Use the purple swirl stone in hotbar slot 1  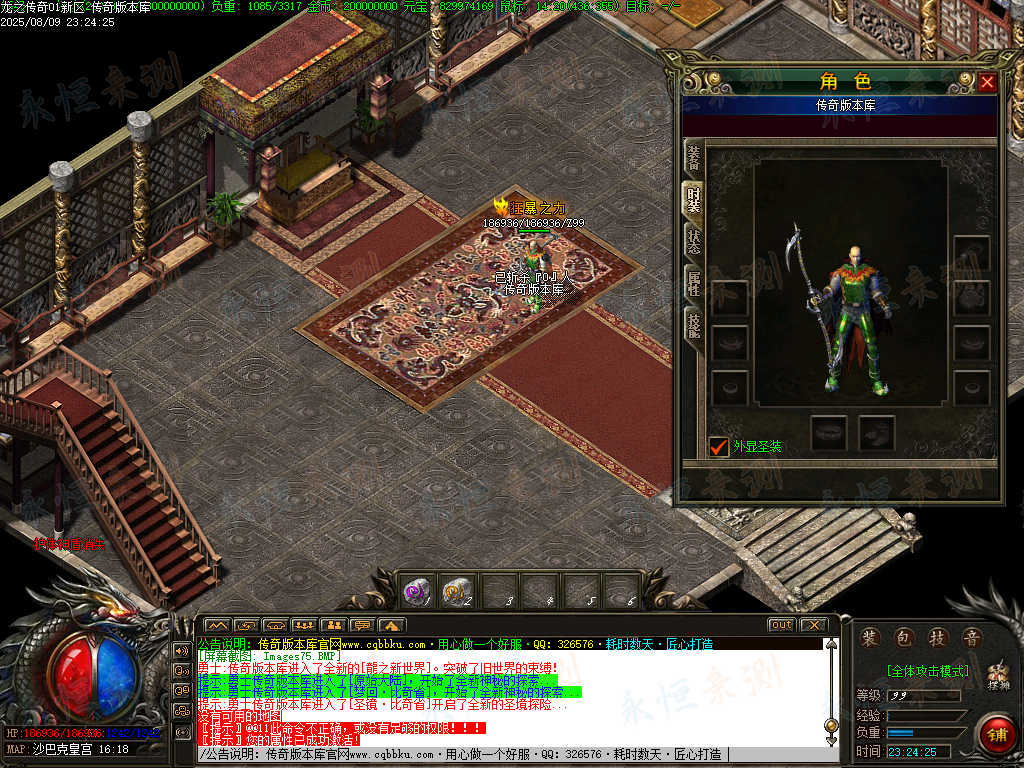416,592
